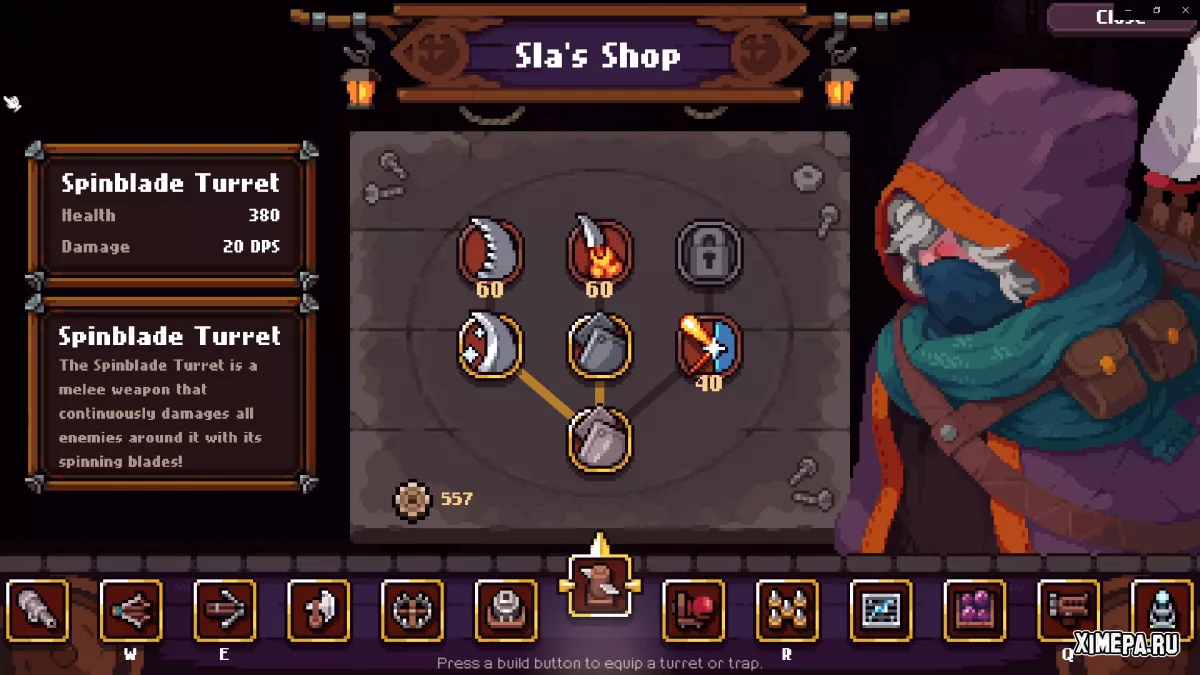The width and height of the screenshot is (1200, 675).
Task: Select the middle-row grey spinblade upgrade node
Action: tap(600, 346)
